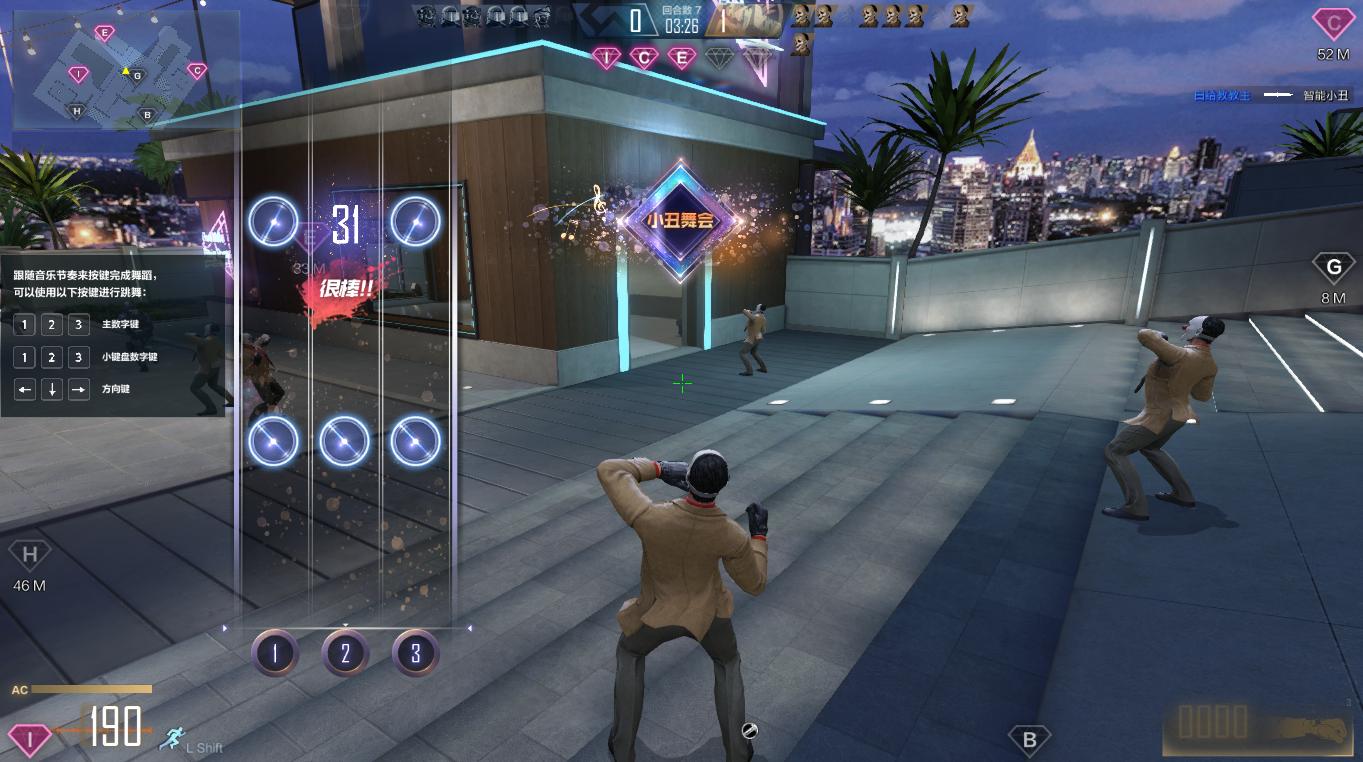
Task: Activate the L Shift sprint icon
Action: [x=173, y=738]
